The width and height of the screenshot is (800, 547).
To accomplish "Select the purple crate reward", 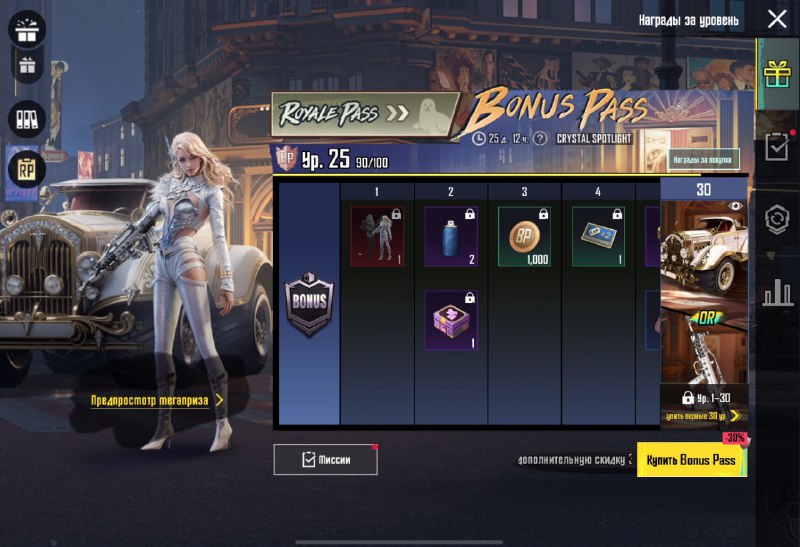I will (451, 320).
